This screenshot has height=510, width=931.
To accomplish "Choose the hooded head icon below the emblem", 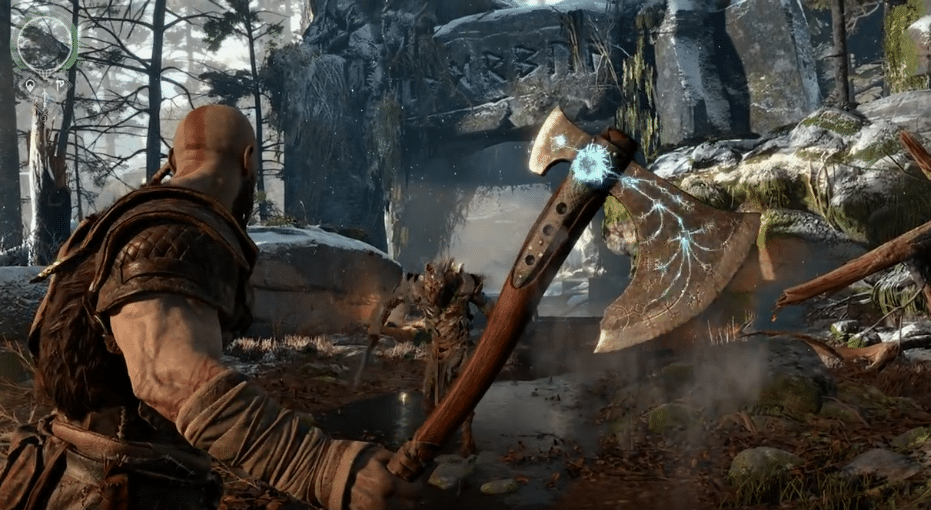I will 30,85.
